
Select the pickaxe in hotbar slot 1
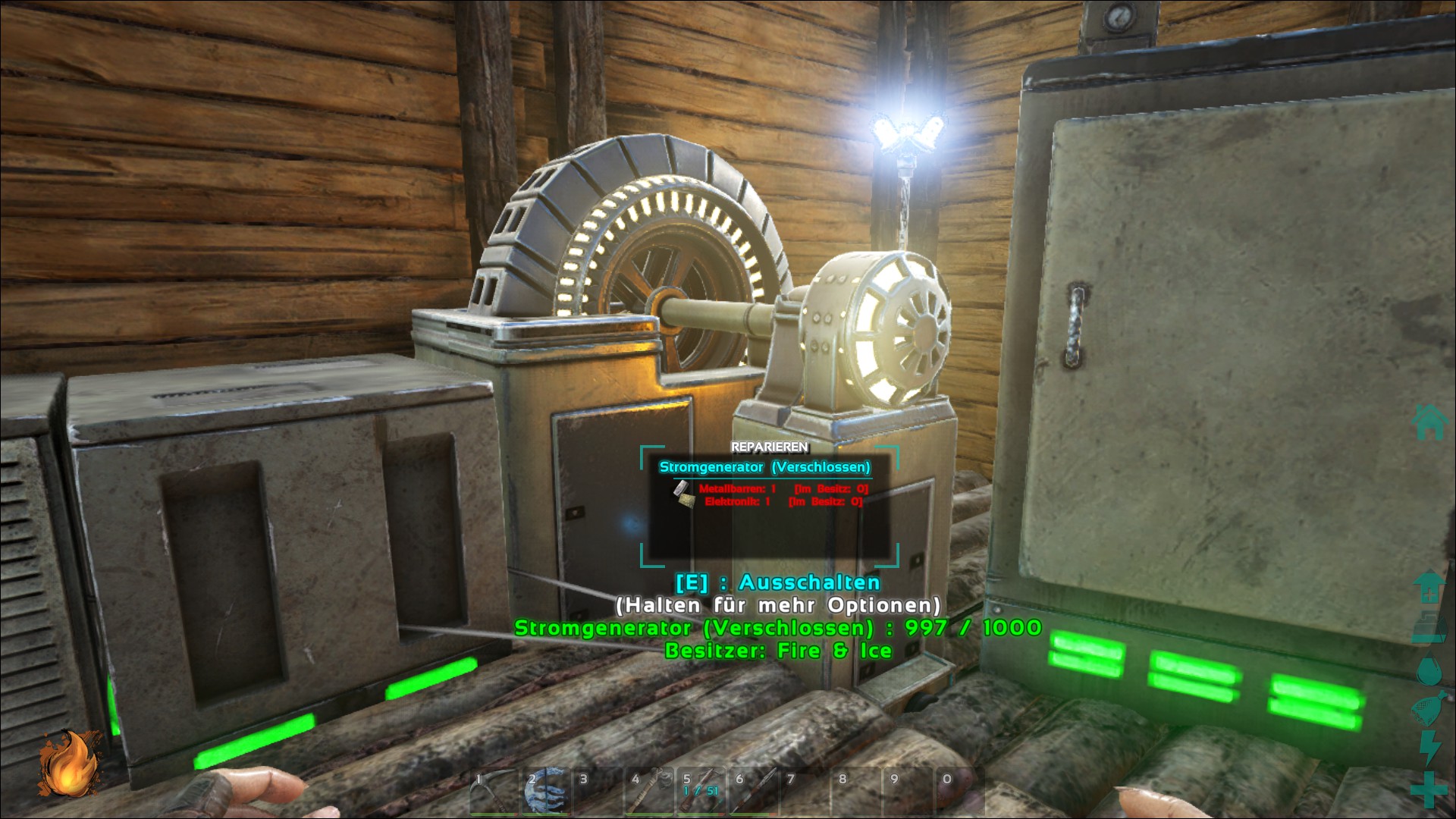coord(493,792)
